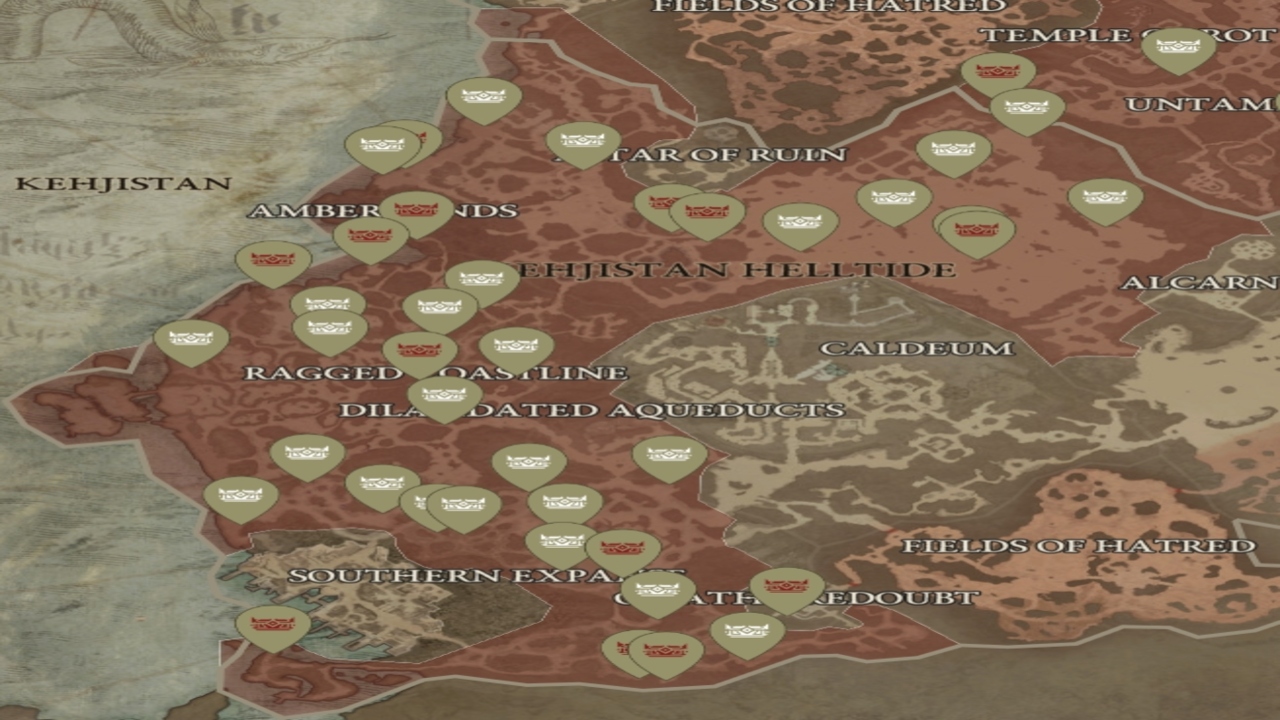Open the chest marker inside Dilapidated Aqueducts
1280x720 pixels.
(443, 393)
